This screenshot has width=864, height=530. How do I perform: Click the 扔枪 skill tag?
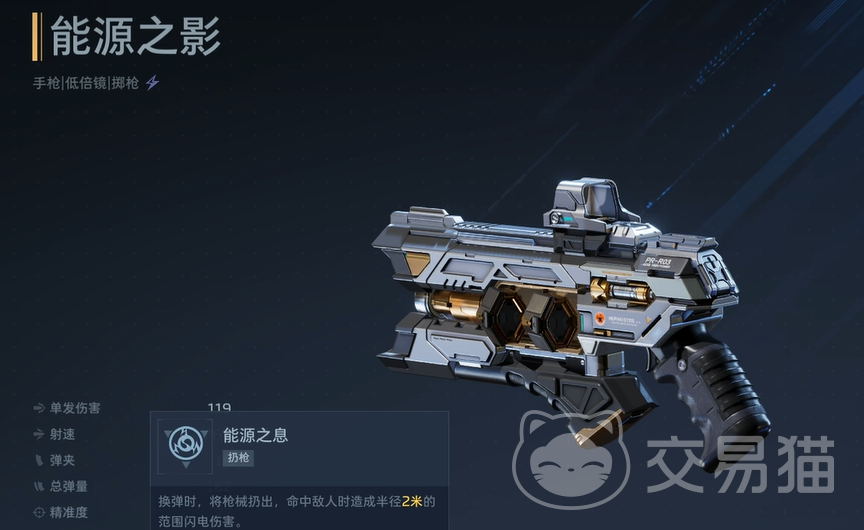point(237,457)
